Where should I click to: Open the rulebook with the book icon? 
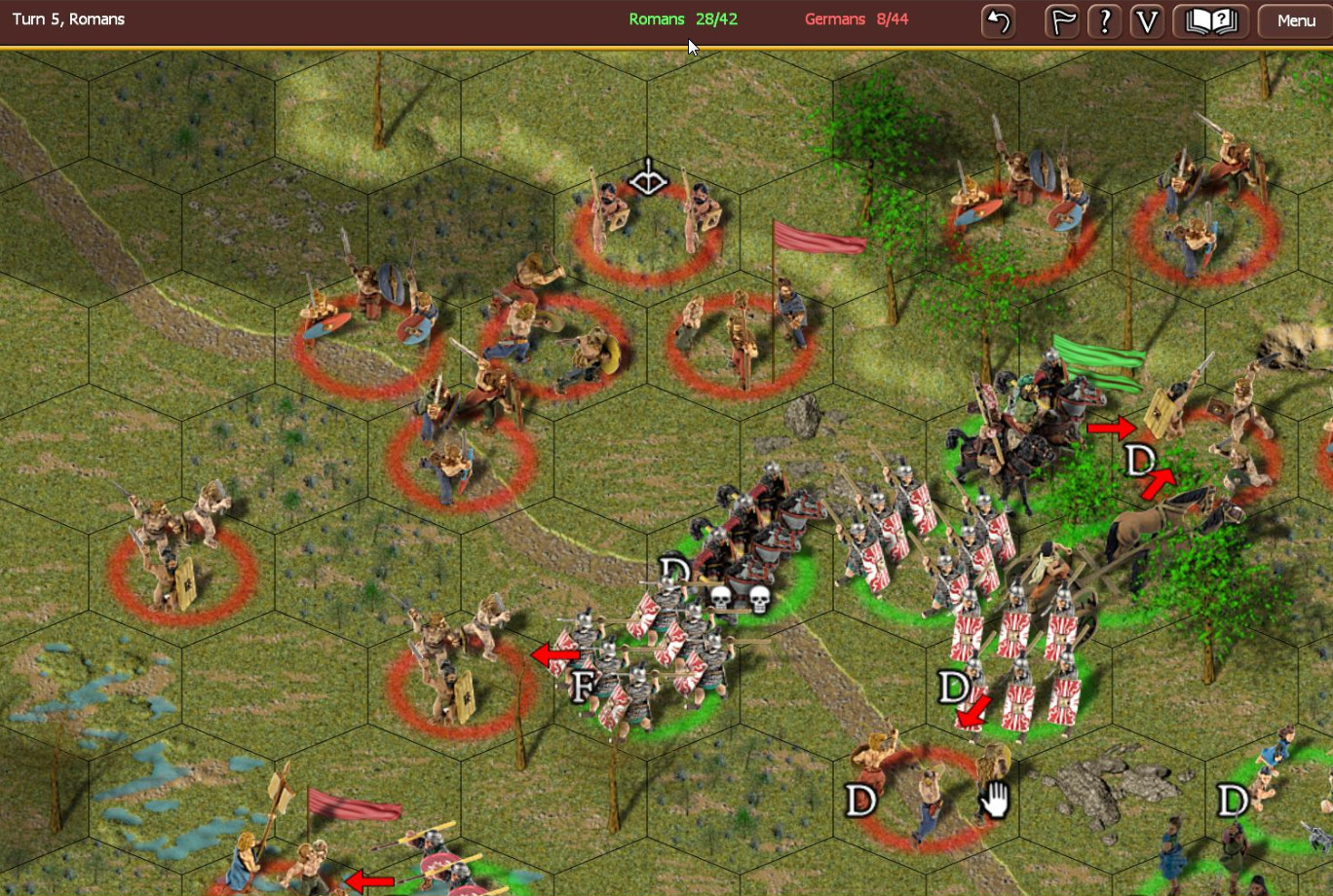1210,20
